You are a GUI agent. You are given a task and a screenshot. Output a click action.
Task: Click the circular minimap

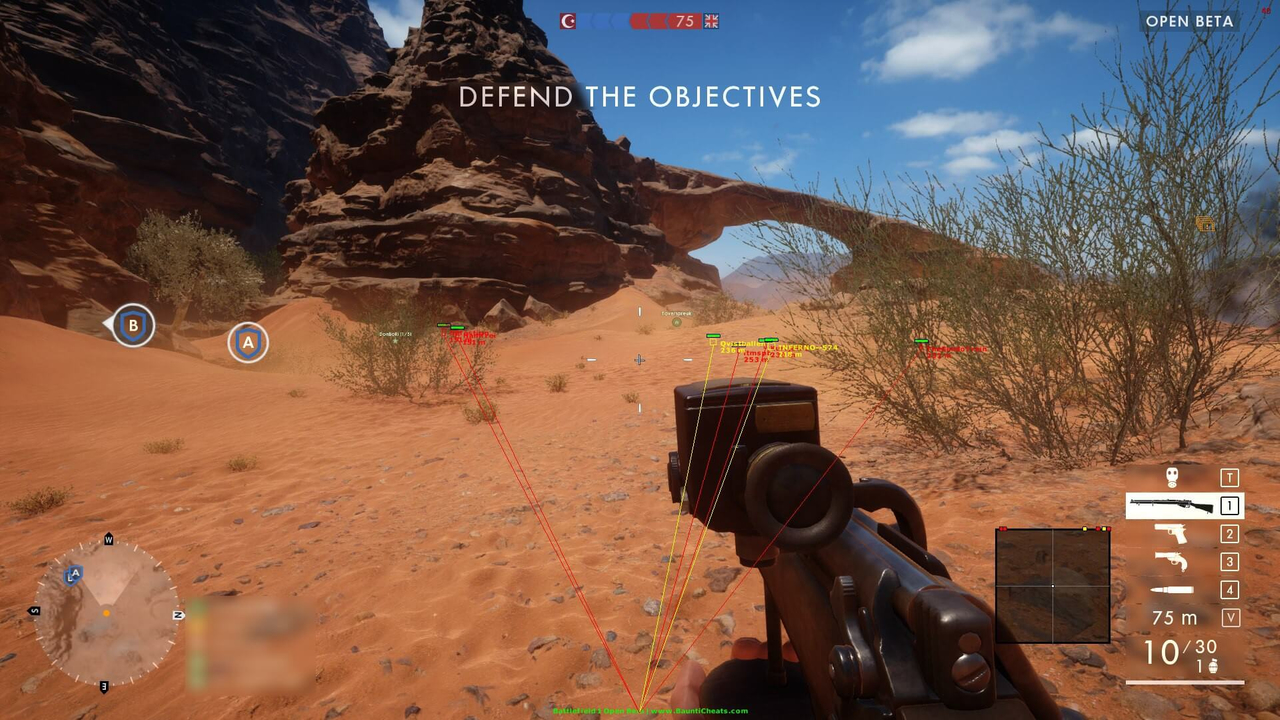tap(106, 612)
